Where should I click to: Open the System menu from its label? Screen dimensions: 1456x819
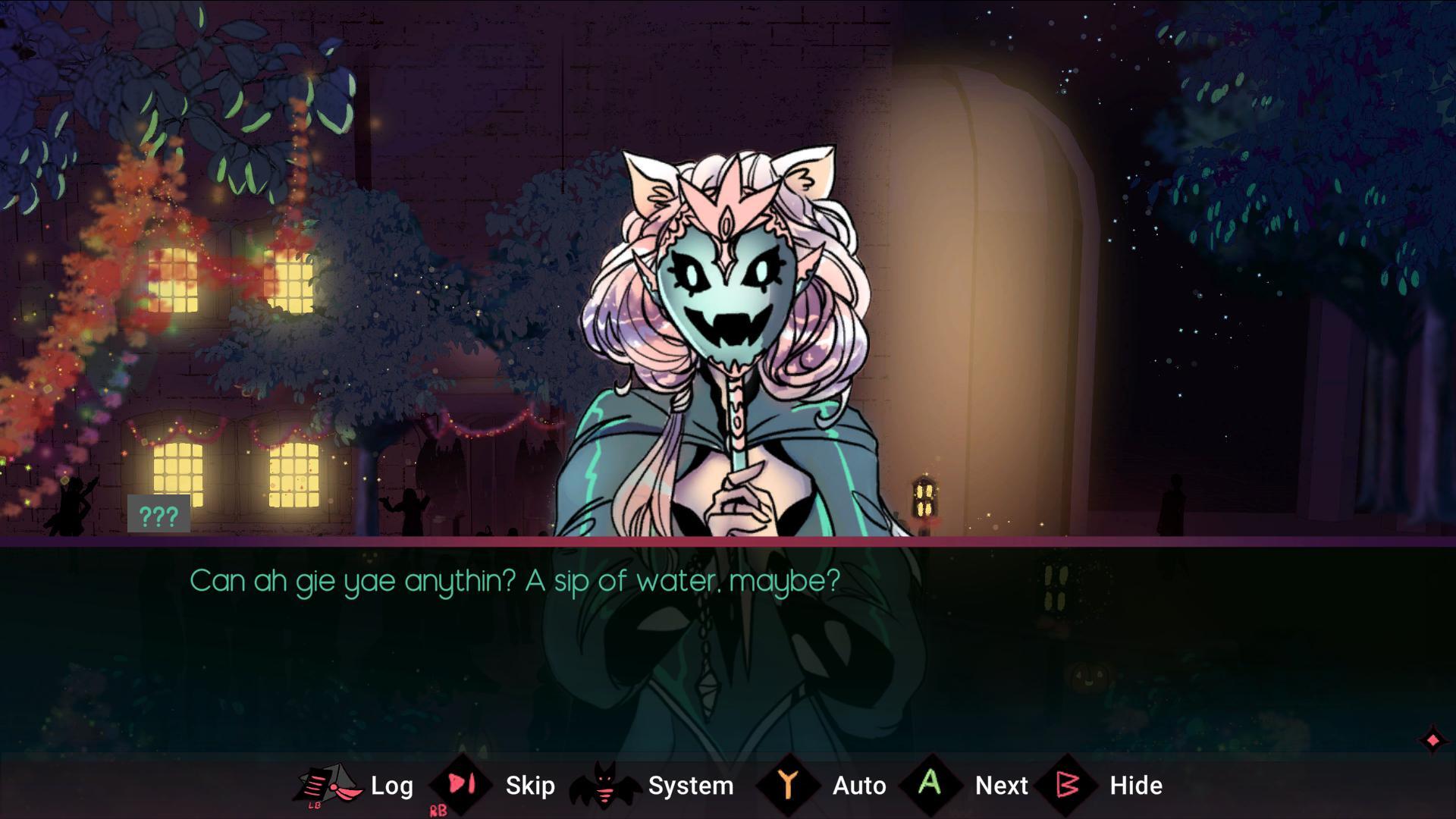[690, 786]
